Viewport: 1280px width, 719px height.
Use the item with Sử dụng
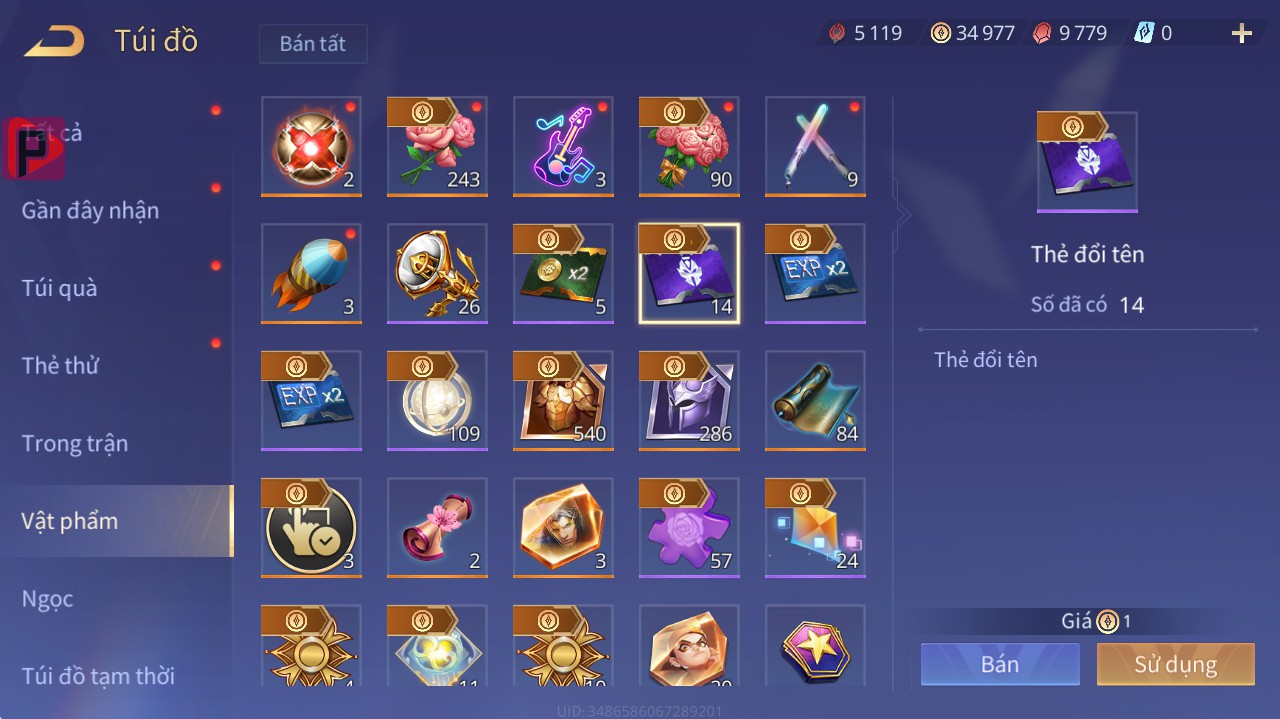tap(1175, 664)
